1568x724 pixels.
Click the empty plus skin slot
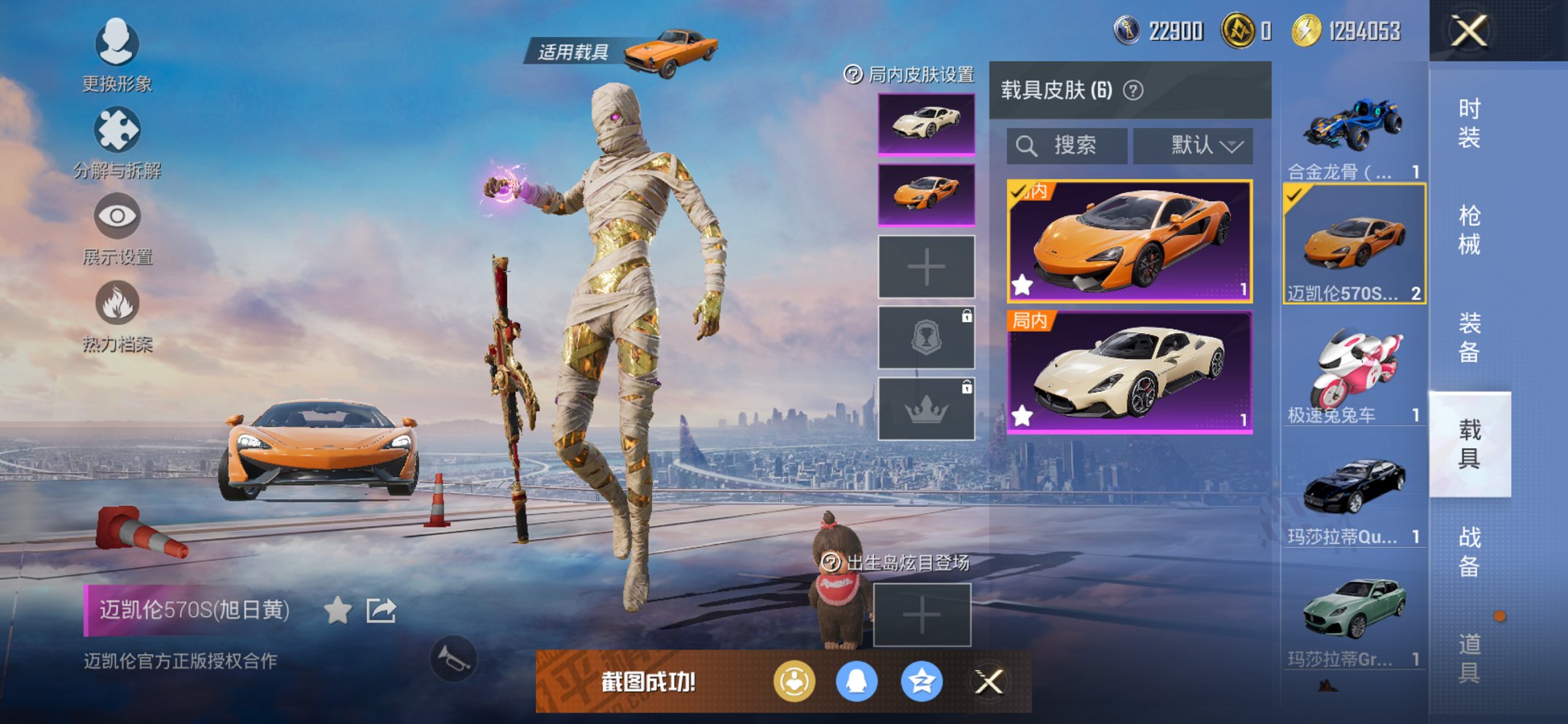pyautogui.click(x=926, y=266)
